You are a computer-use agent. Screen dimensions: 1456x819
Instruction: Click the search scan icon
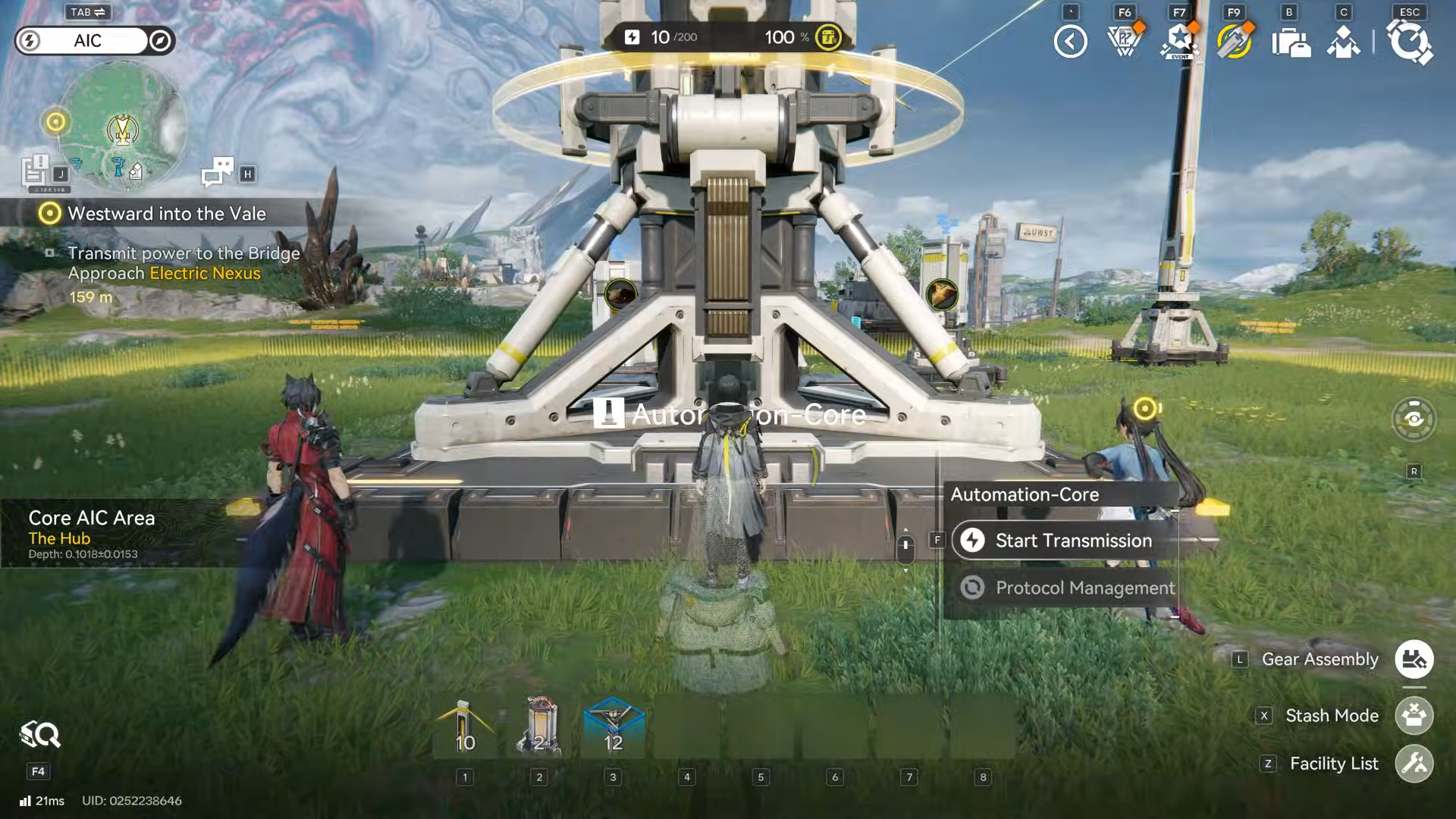click(39, 735)
